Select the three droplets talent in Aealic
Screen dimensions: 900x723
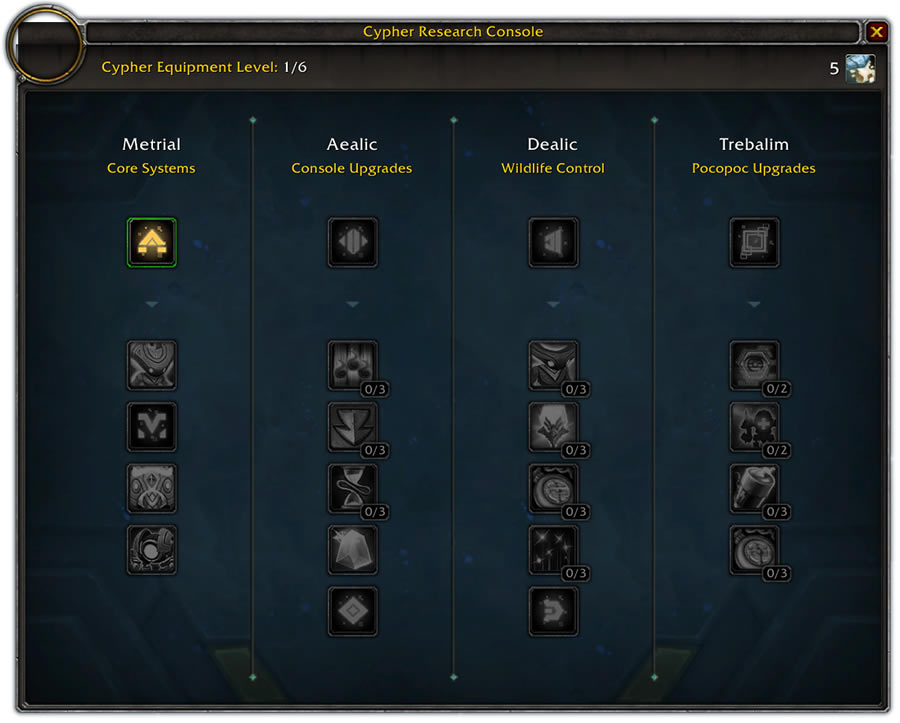point(352,366)
